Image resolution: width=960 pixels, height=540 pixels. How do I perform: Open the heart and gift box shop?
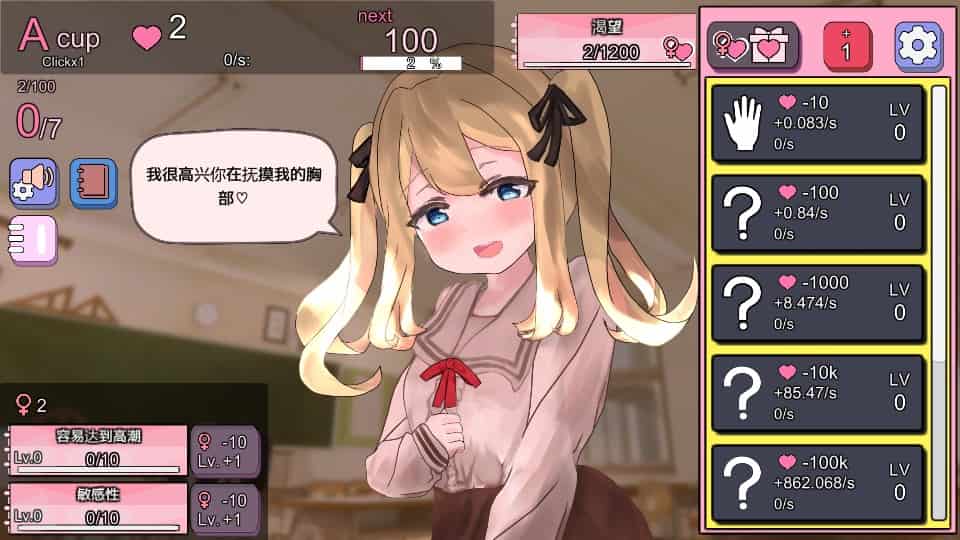[x=753, y=45]
